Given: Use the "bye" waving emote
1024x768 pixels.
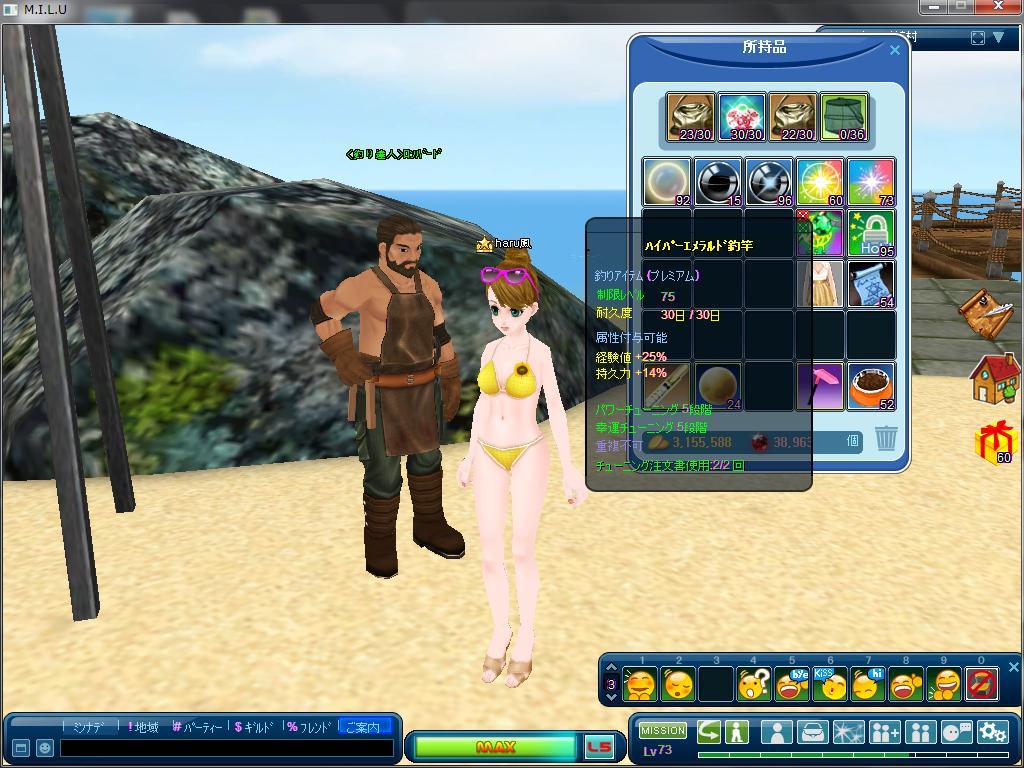Looking at the screenshot, I should tap(792, 684).
